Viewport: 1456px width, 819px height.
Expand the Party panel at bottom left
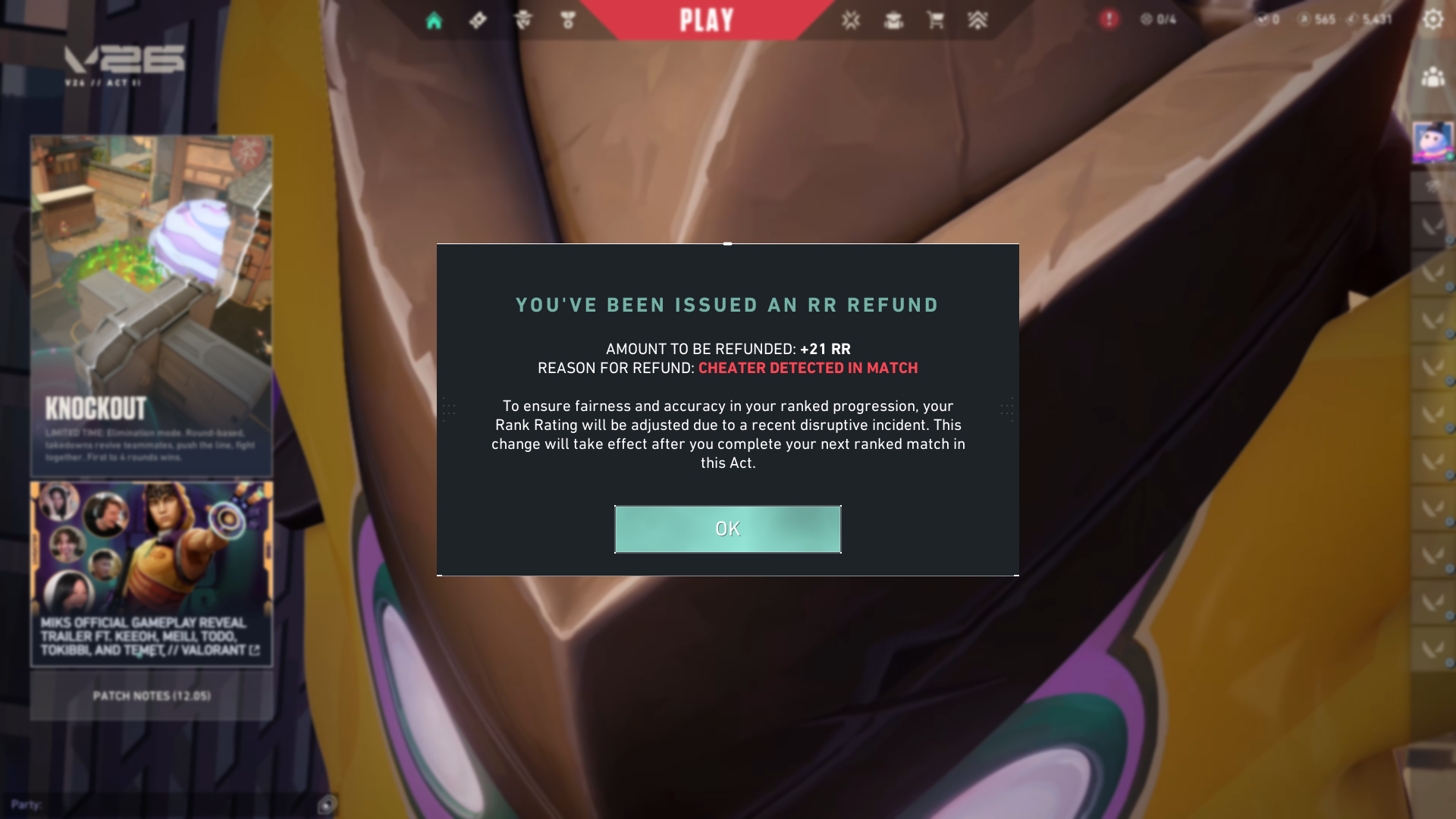pos(27,805)
